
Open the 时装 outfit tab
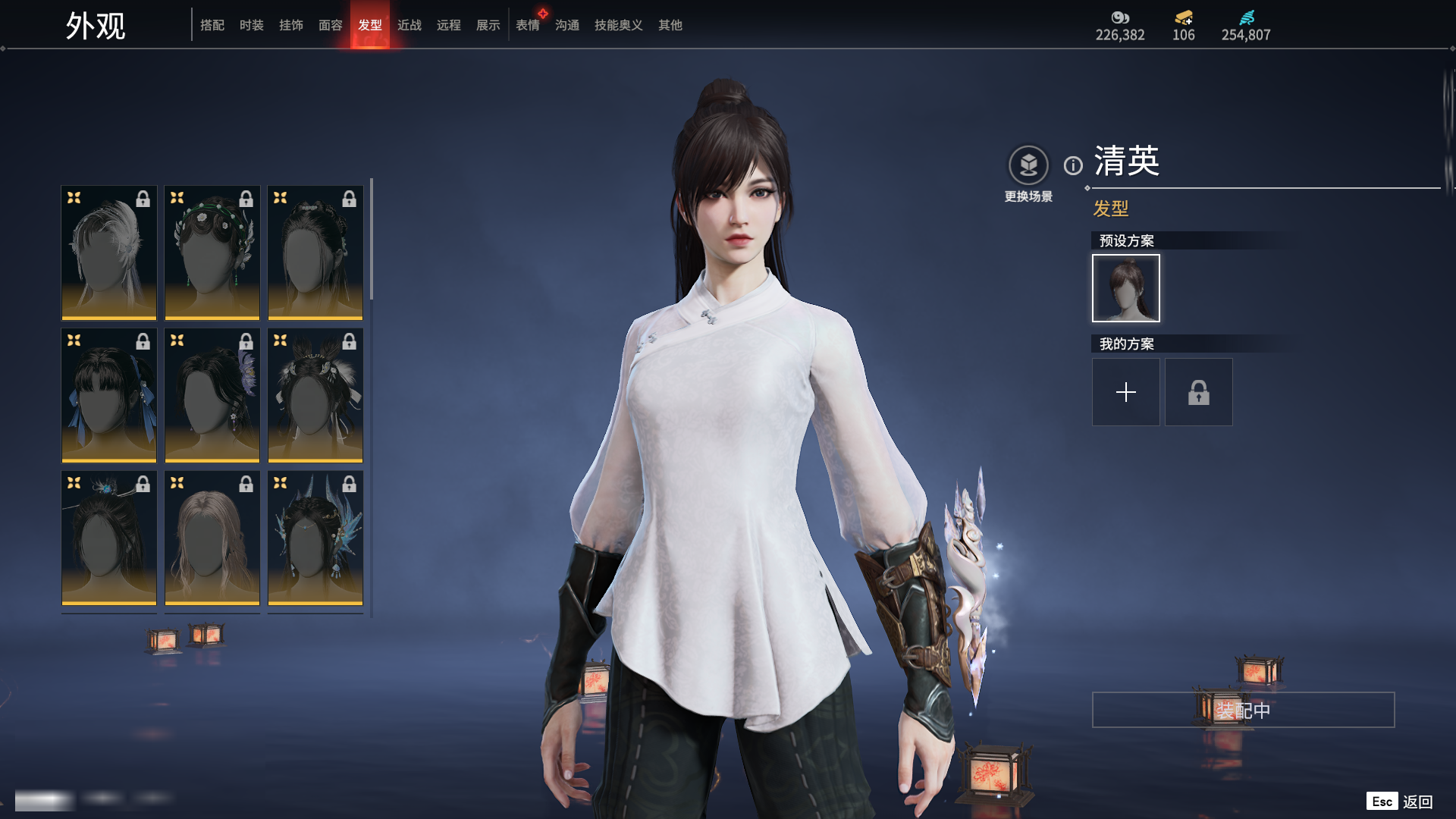252,25
